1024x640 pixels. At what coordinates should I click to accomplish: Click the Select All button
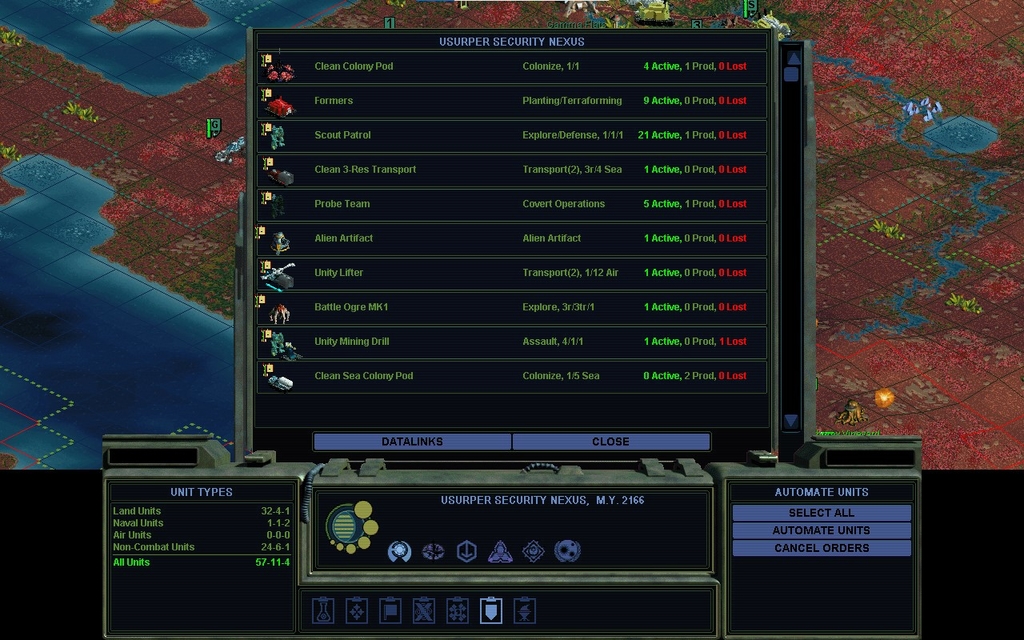(821, 513)
